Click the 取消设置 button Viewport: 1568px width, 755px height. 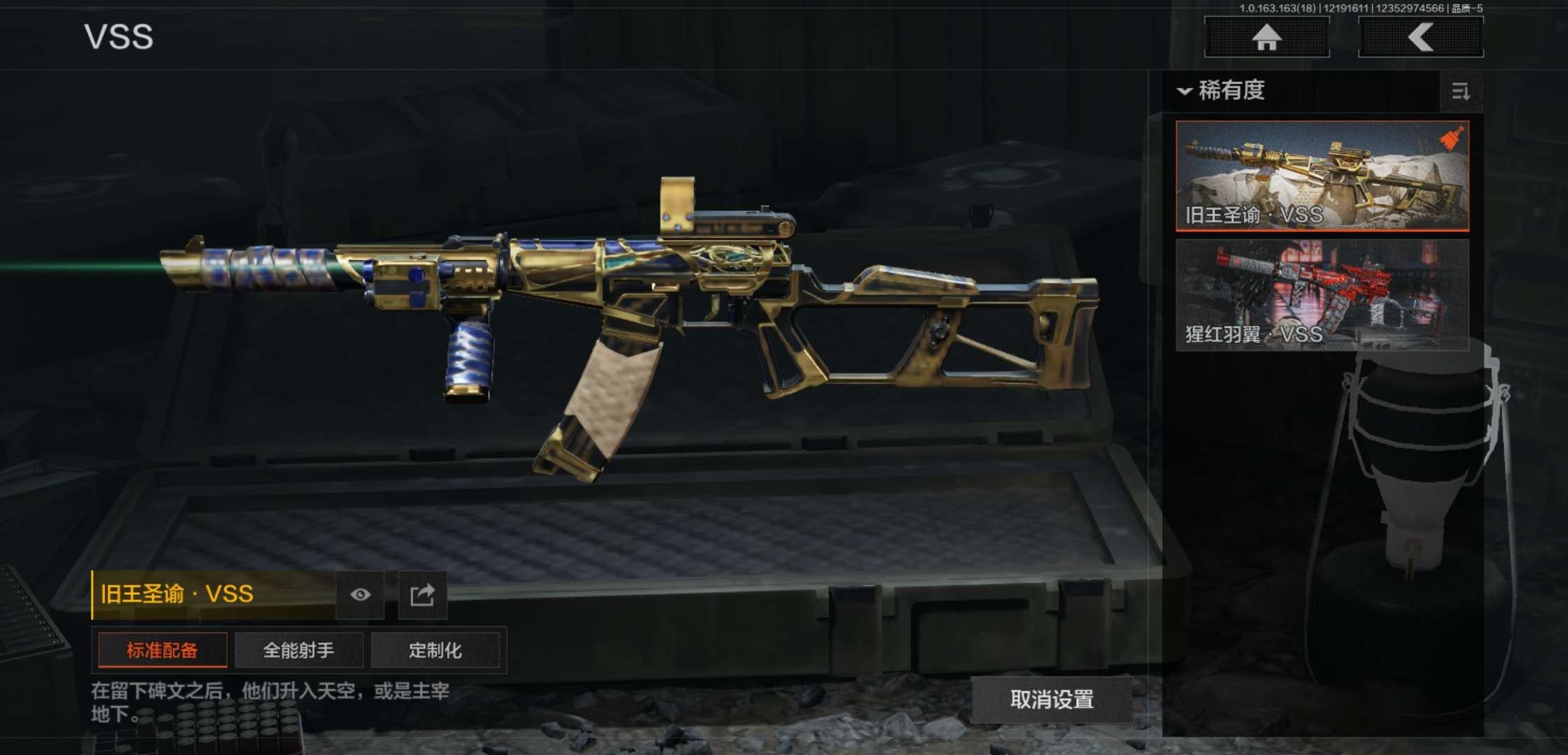pos(1052,699)
